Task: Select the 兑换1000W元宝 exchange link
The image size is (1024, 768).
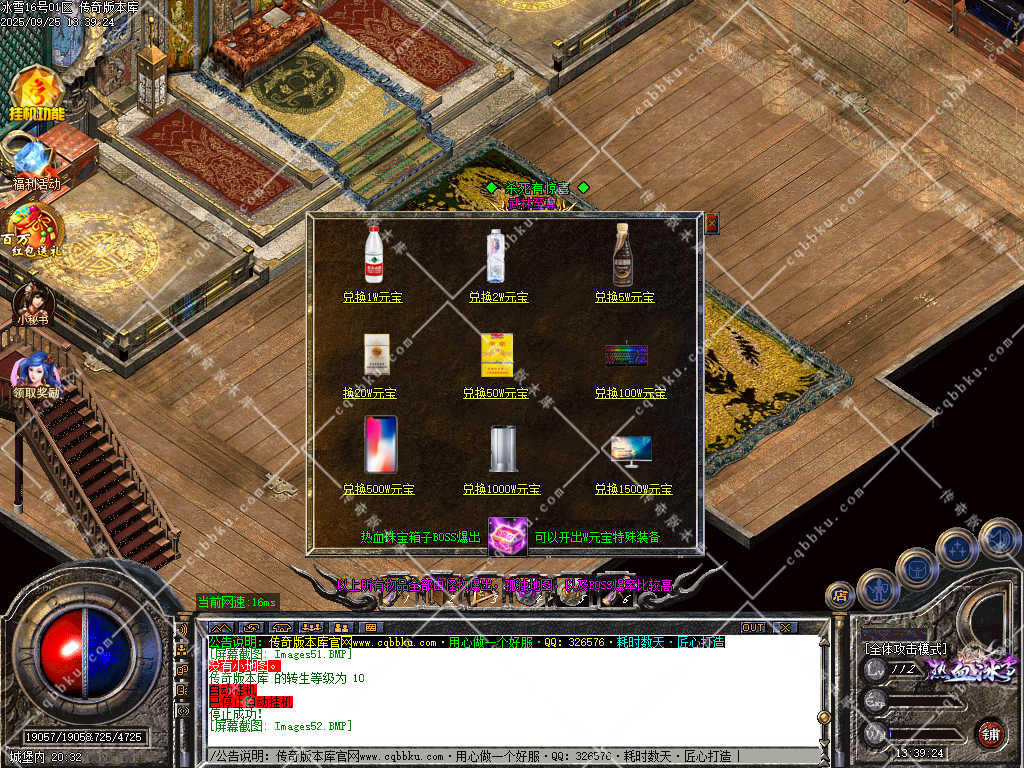Action: (x=501, y=489)
